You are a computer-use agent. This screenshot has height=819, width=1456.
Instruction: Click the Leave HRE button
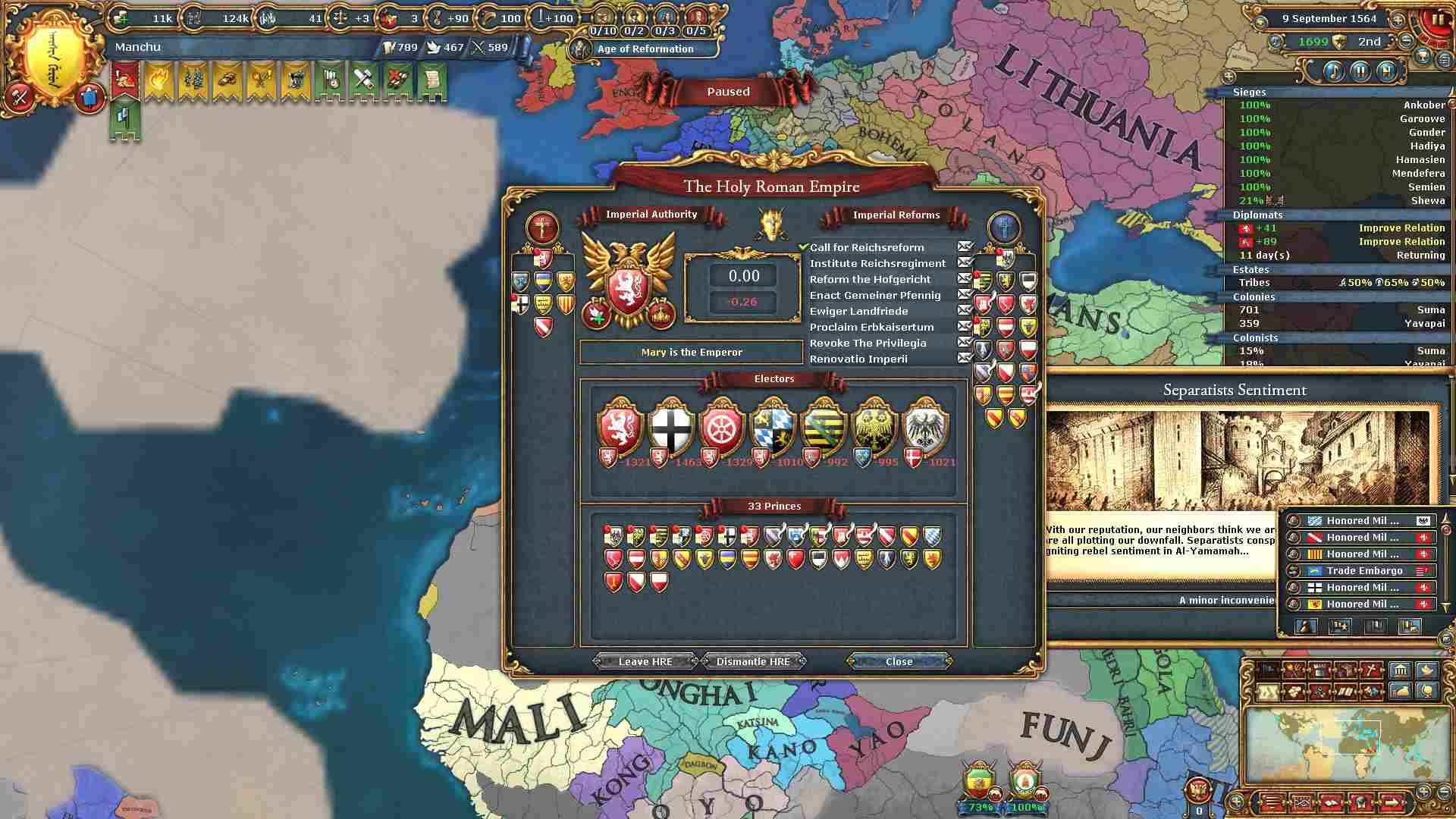tap(645, 661)
